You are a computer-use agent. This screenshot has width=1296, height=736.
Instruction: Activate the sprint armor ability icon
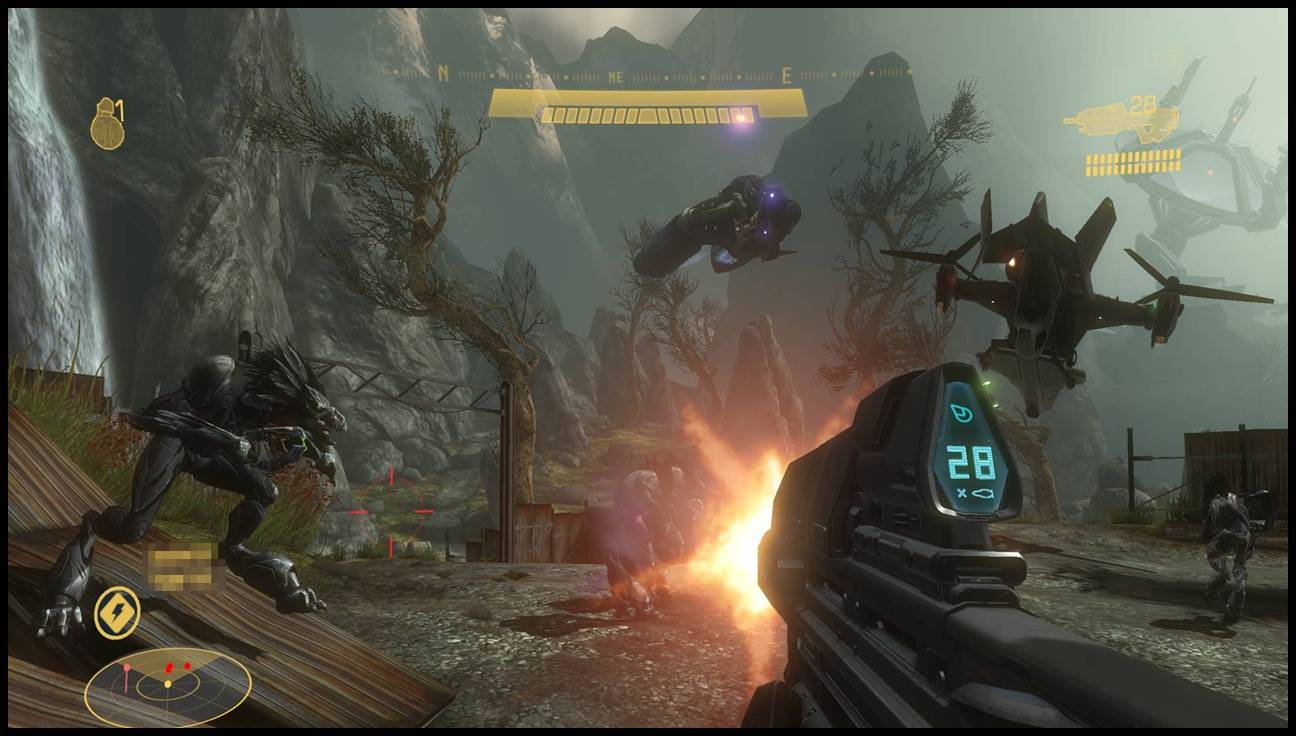tap(117, 612)
